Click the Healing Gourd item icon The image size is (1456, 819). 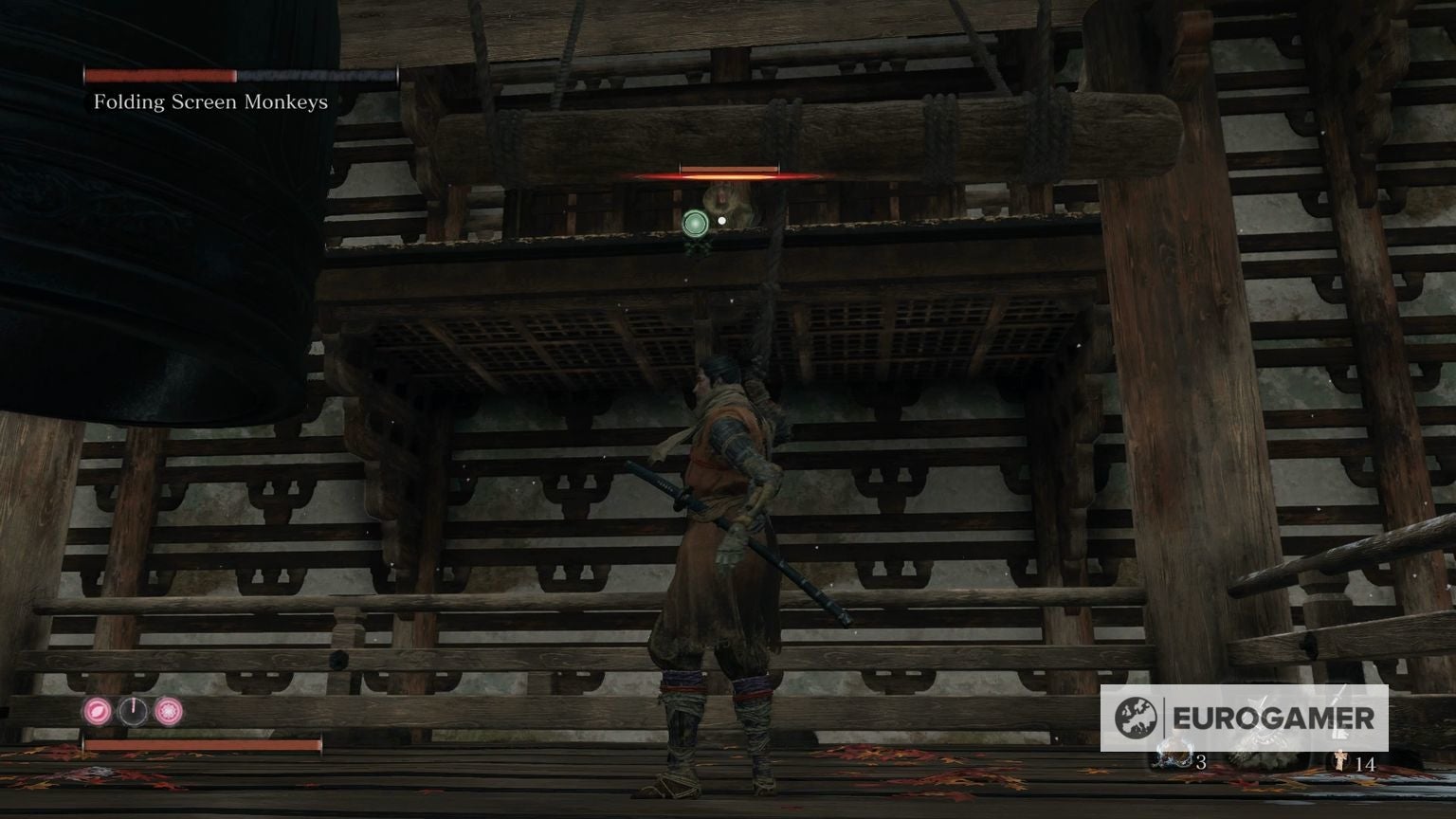[x=1175, y=757]
